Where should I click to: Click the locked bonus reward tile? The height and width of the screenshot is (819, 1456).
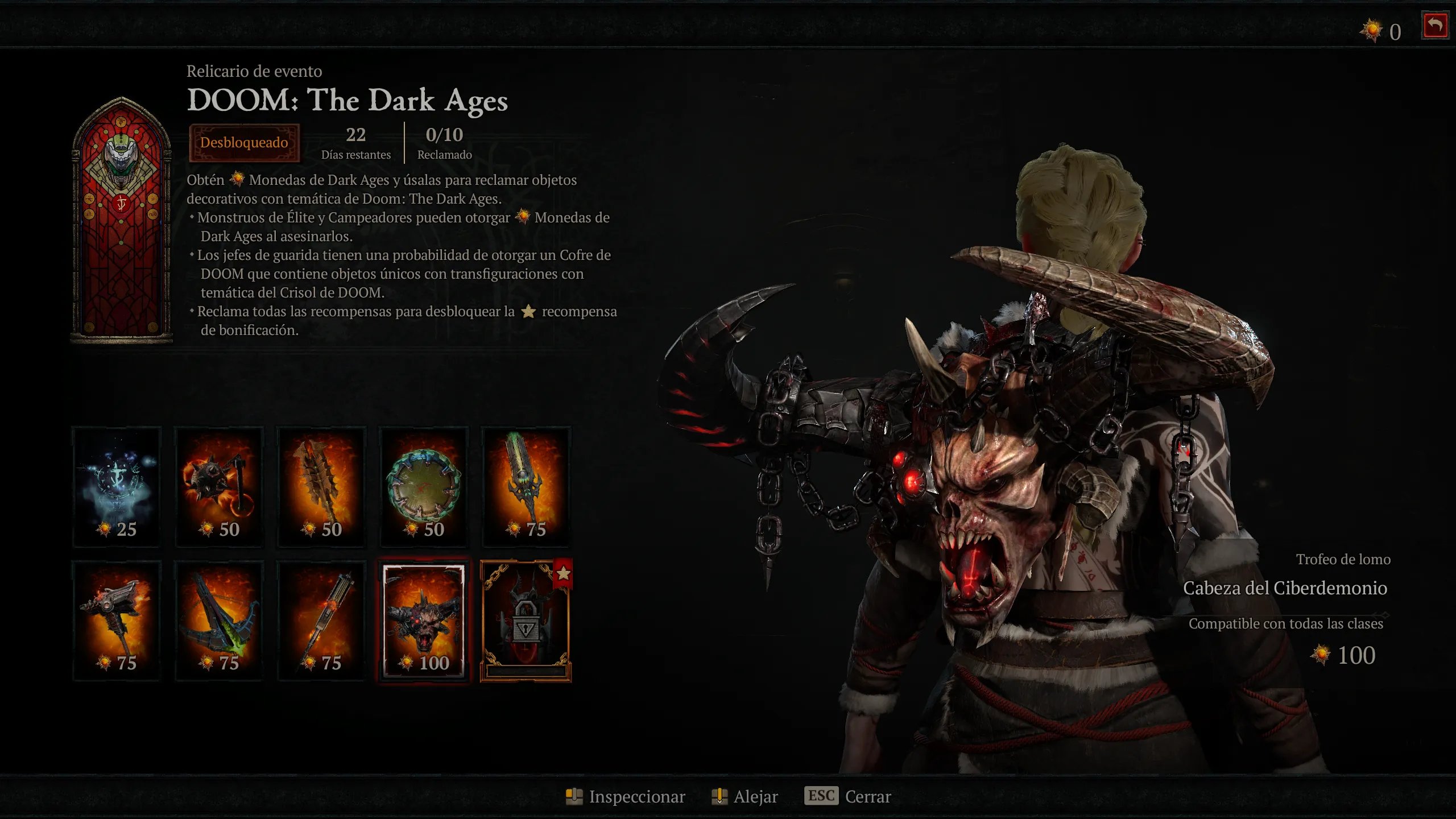click(x=526, y=620)
